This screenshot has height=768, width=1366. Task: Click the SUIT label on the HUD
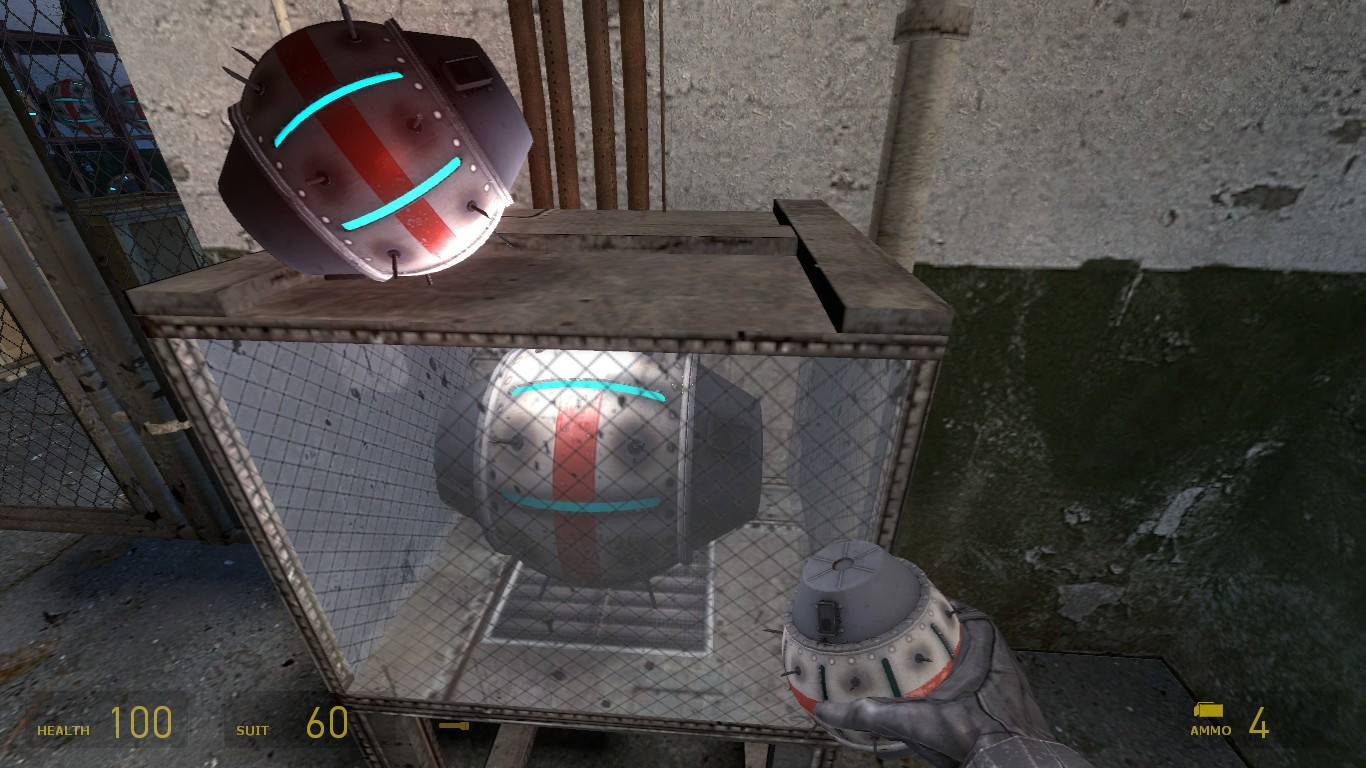point(253,731)
